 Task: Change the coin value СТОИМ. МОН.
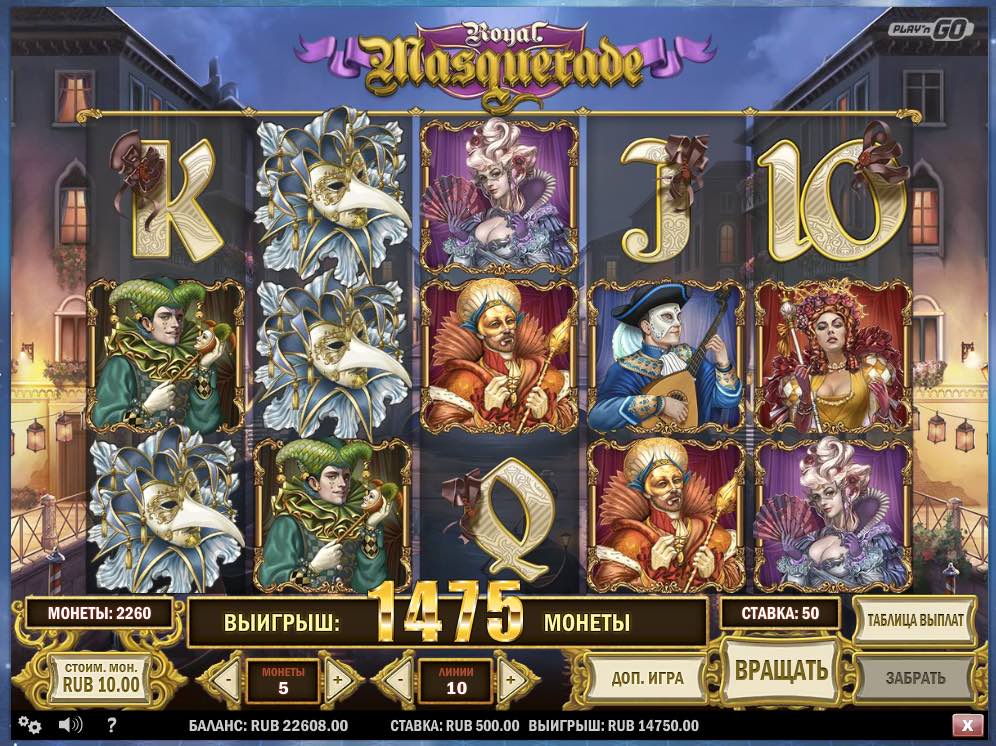coord(101,679)
